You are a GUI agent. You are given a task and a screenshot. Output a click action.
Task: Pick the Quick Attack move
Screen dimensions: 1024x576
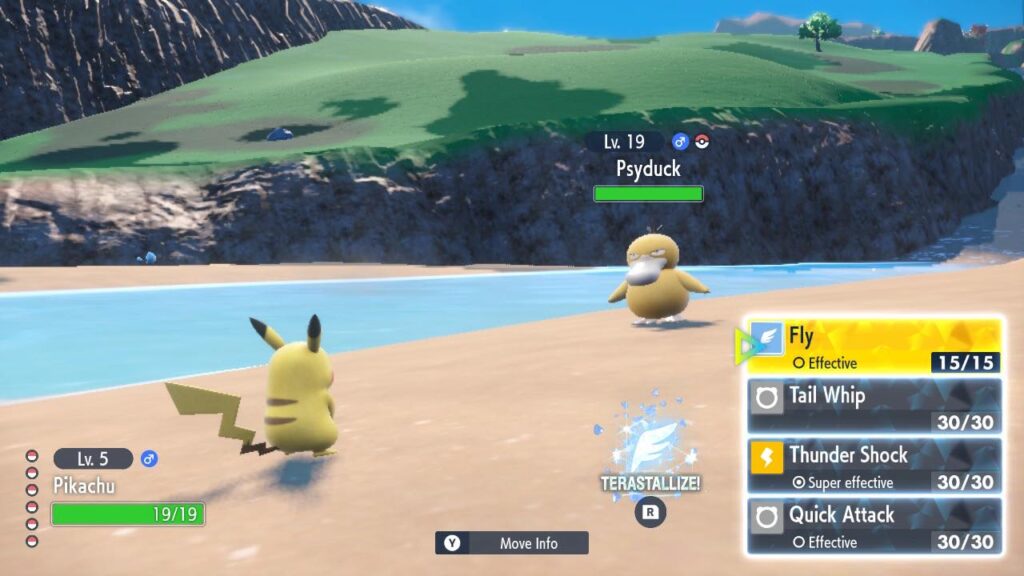click(x=874, y=526)
